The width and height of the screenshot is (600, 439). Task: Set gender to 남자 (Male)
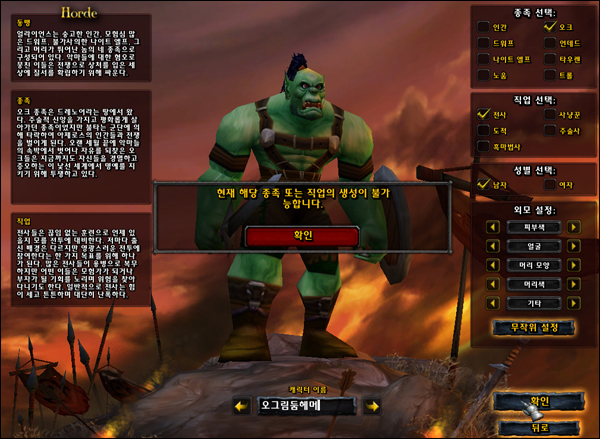click(x=485, y=185)
